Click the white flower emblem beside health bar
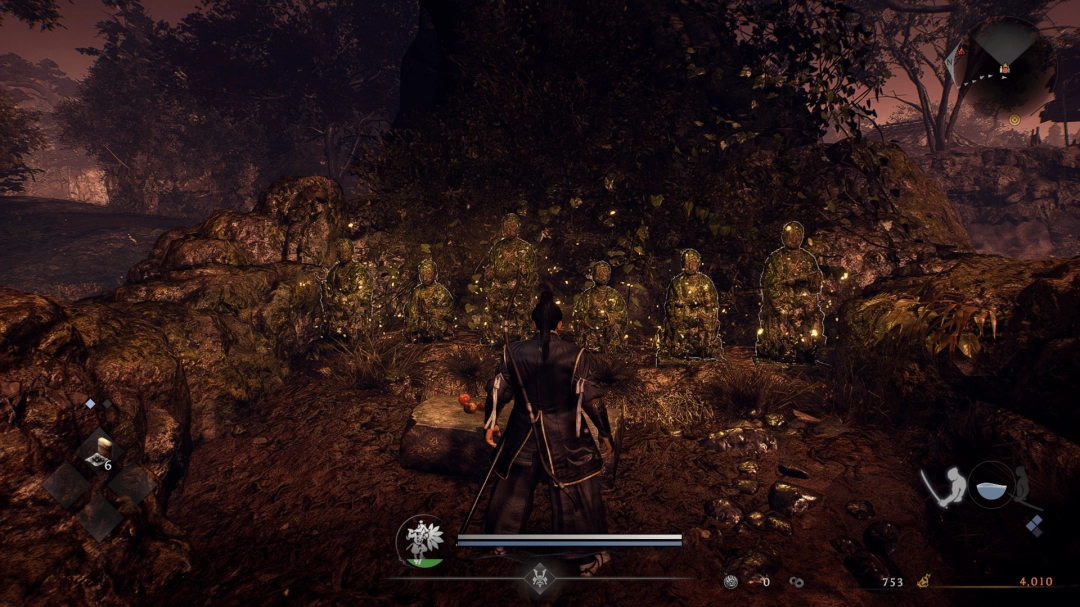The width and height of the screenshot is (1080, 607). tap(422, 540)
